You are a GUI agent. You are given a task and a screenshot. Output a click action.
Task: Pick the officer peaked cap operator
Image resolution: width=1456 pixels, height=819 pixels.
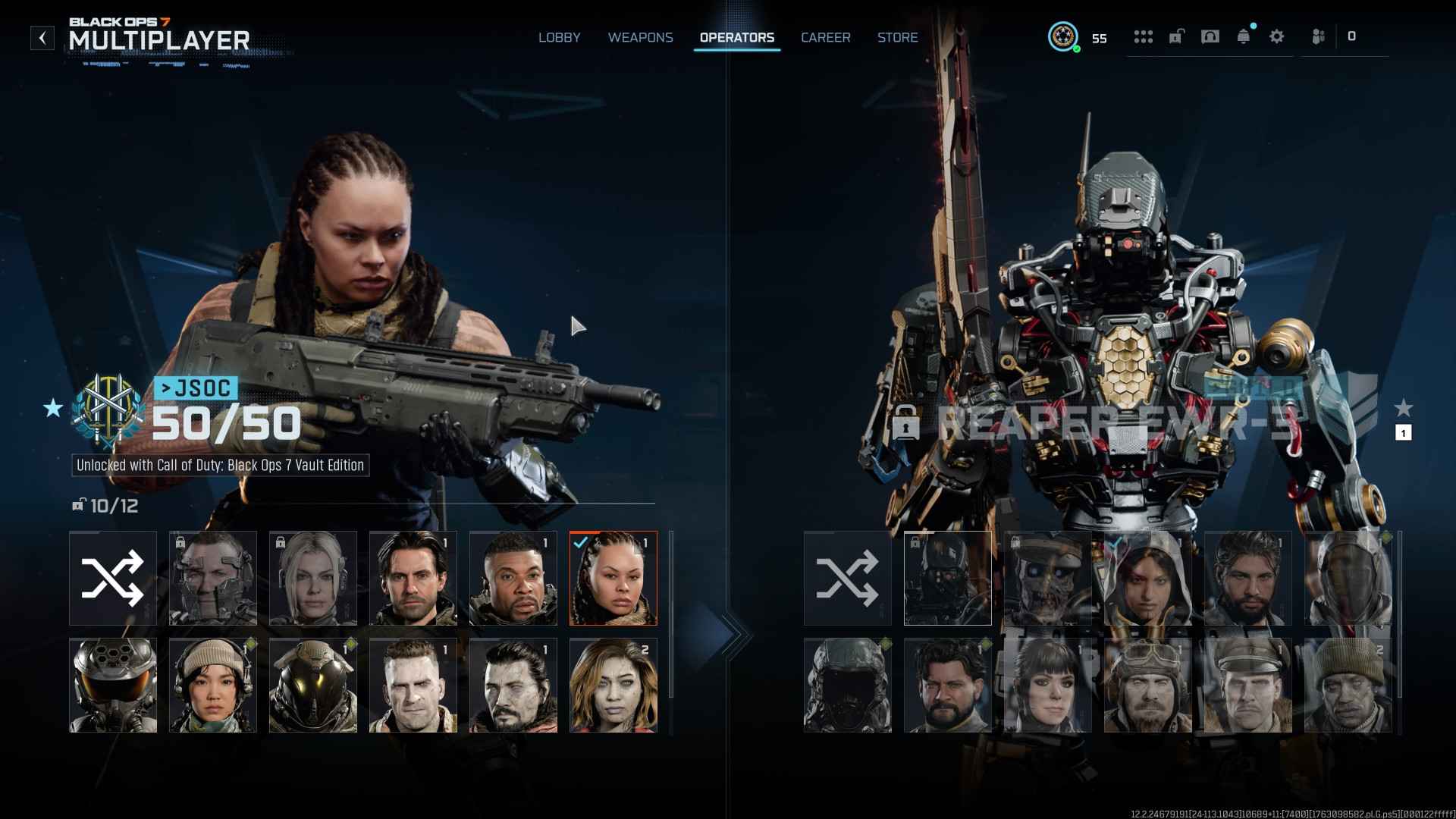(1247, 685)
